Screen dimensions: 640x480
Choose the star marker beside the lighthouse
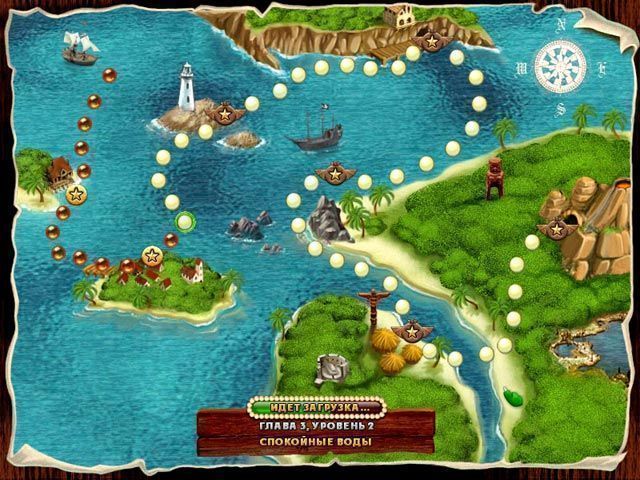click(226, 111)
